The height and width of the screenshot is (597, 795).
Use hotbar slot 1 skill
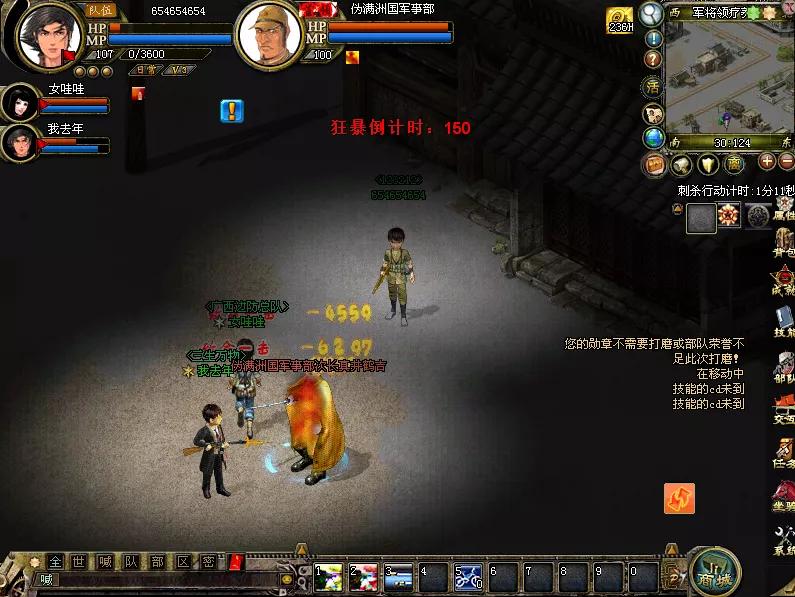click(329, 576)
